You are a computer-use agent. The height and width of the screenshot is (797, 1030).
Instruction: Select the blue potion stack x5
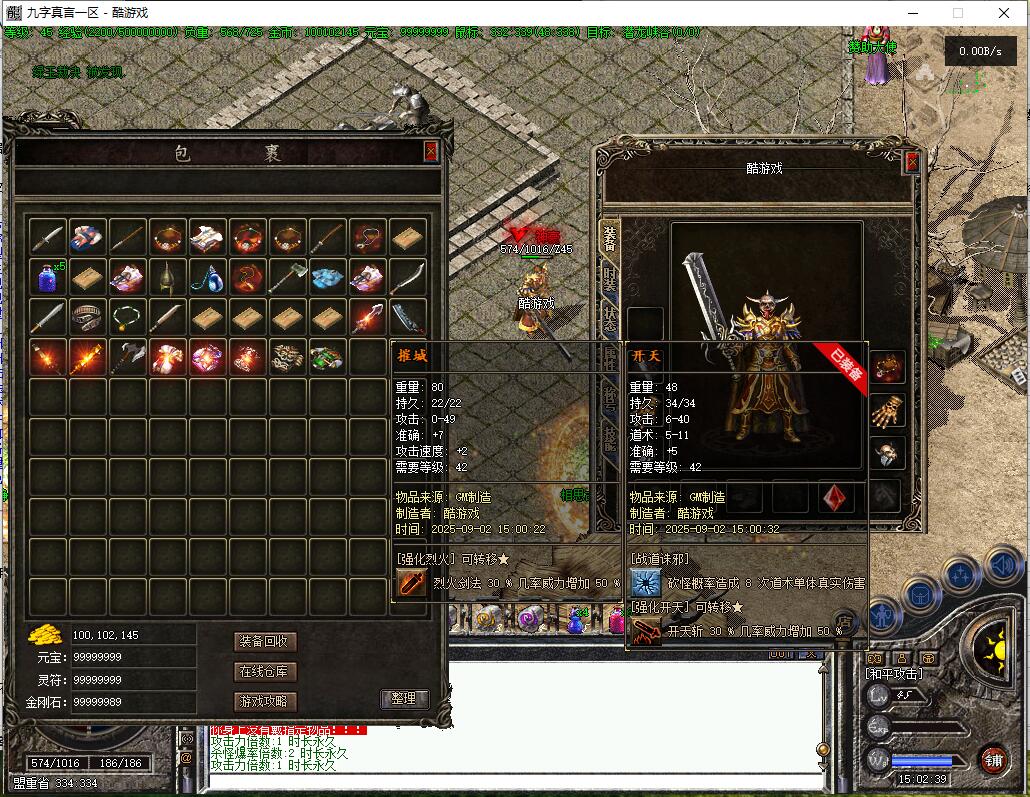[48, 277]
